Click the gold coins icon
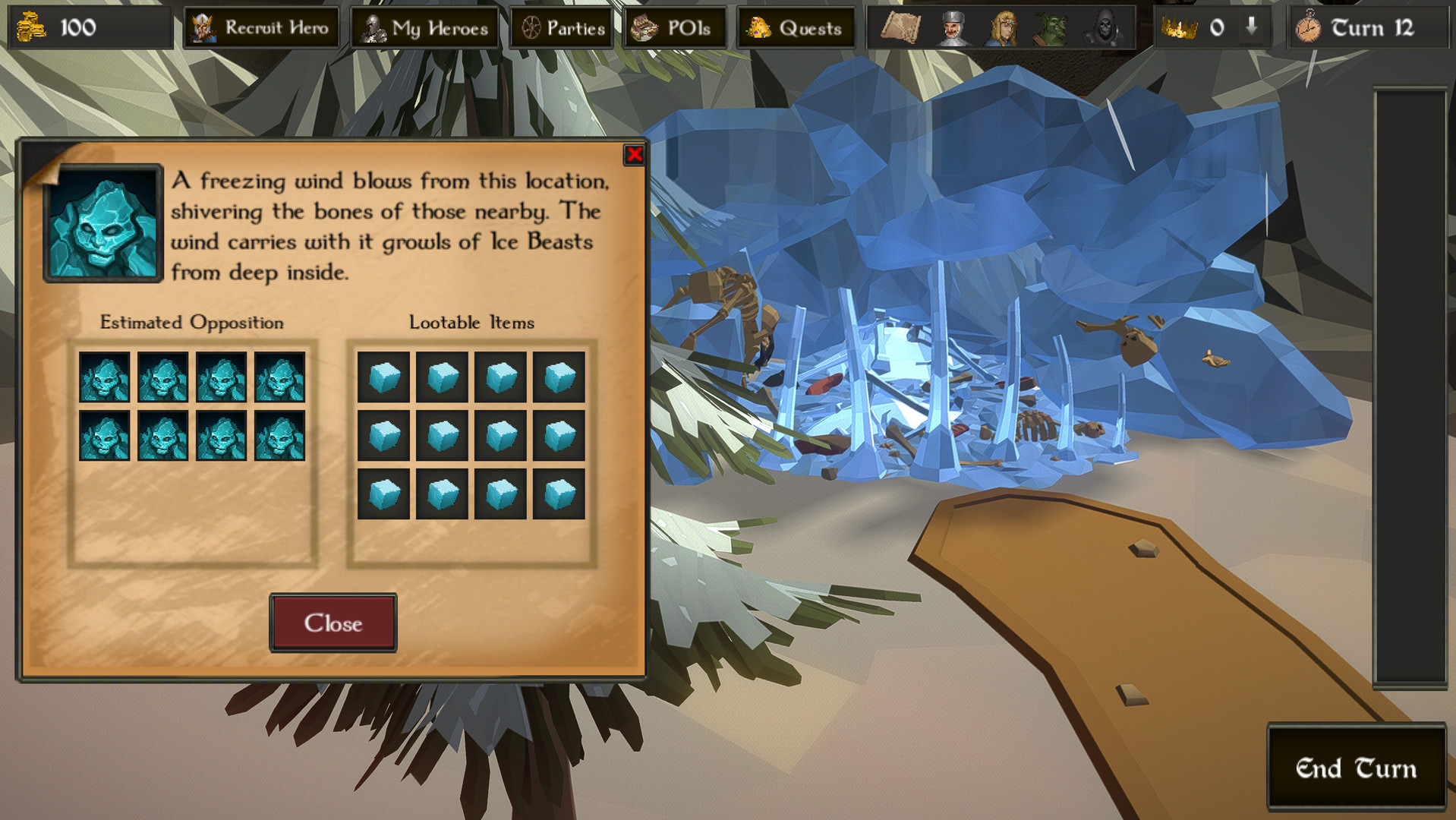This screenshot has height=820, width=1456. point(30,29)
